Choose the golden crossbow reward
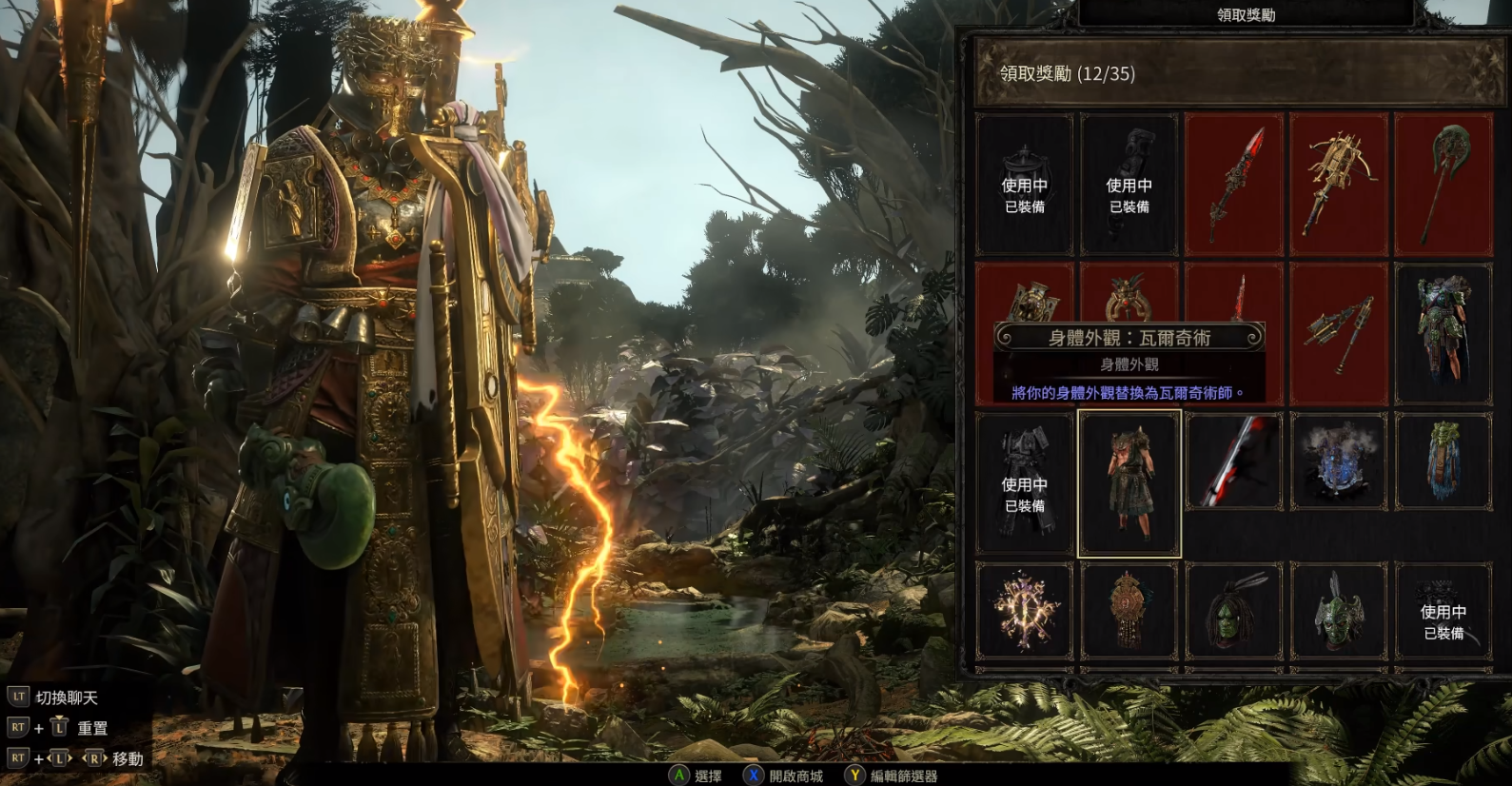Viewport: 1512px width, 786px height. [x=1339, y=185]
